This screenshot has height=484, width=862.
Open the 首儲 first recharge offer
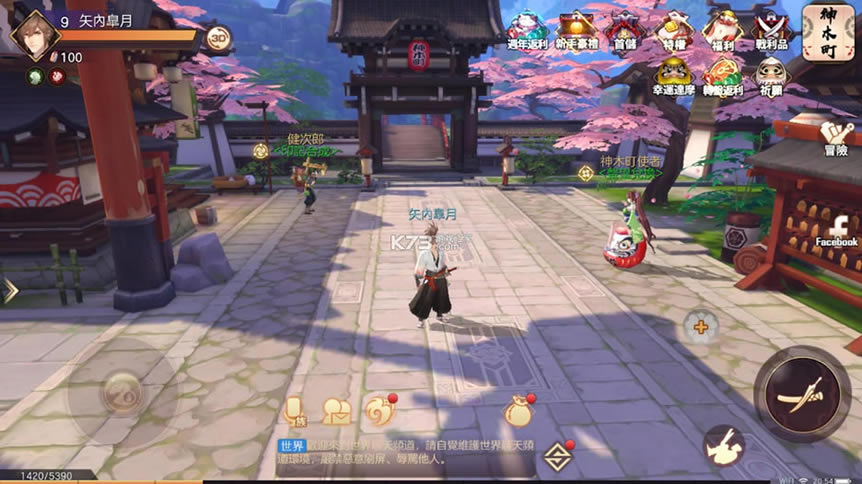(624, 30)
